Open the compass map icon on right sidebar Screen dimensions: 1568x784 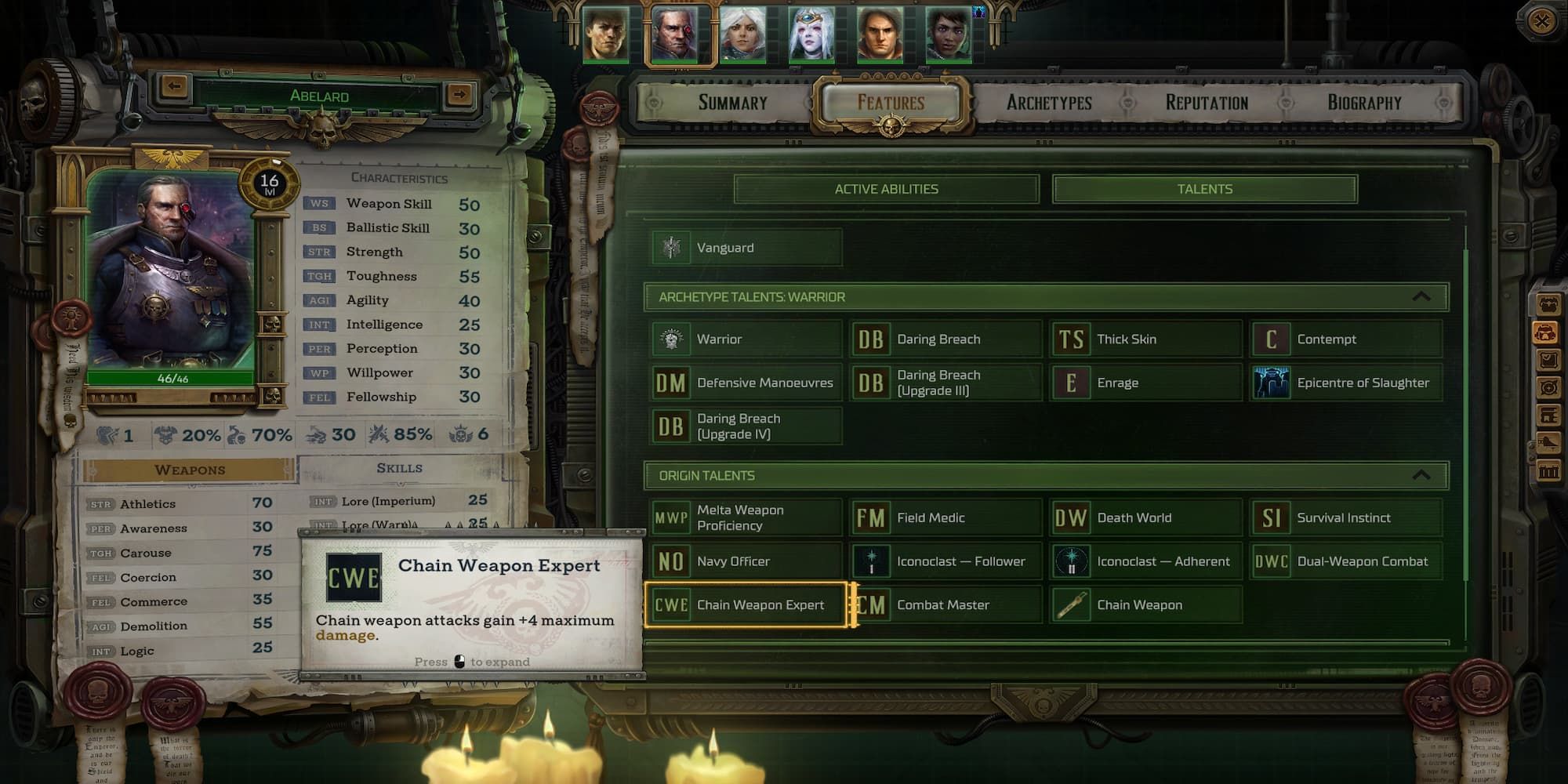pyautogui.click(x=1548, y=387)
